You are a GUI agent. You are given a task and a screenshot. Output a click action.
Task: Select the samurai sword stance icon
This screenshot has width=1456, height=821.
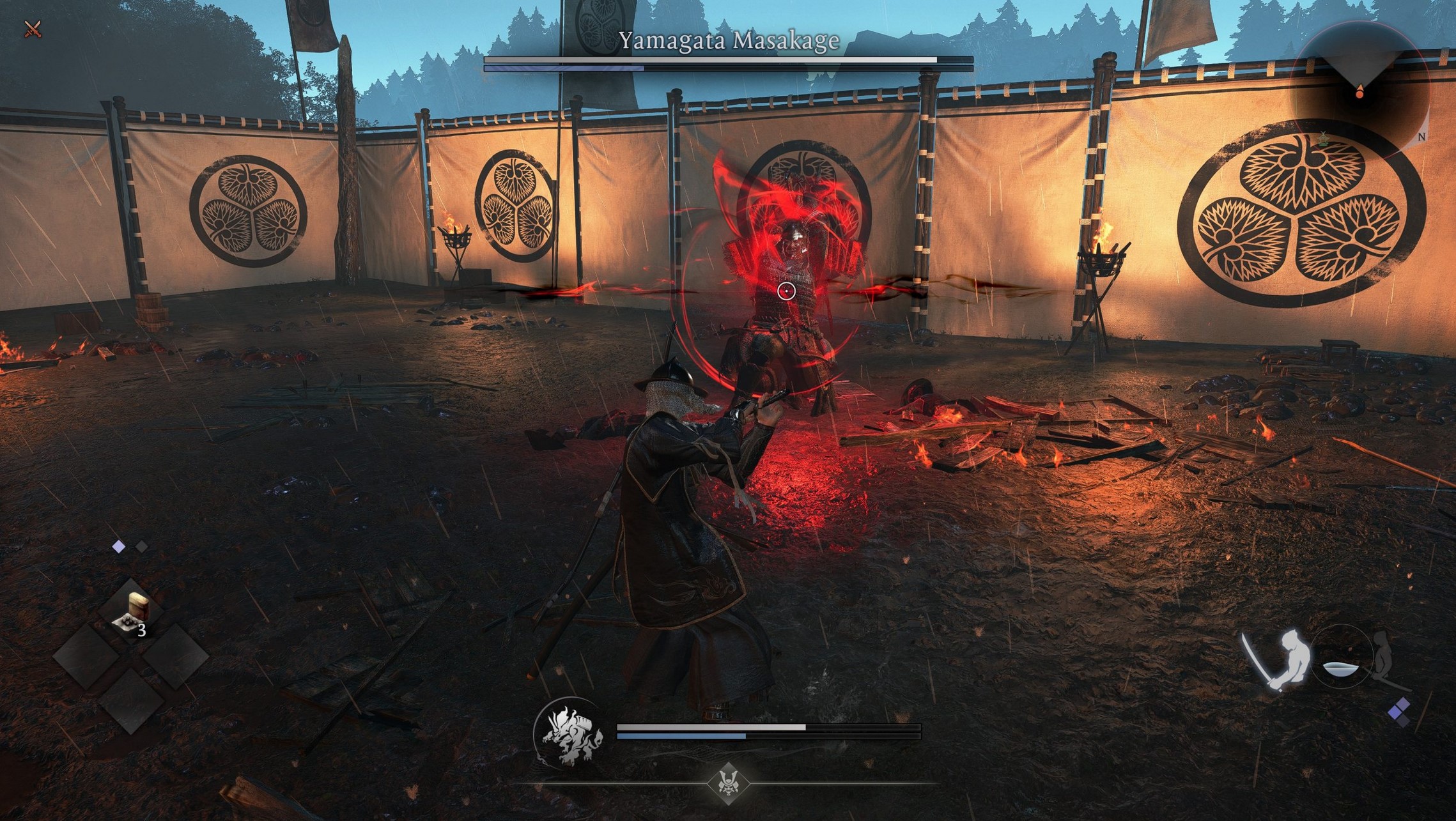tap(1276, 661)
